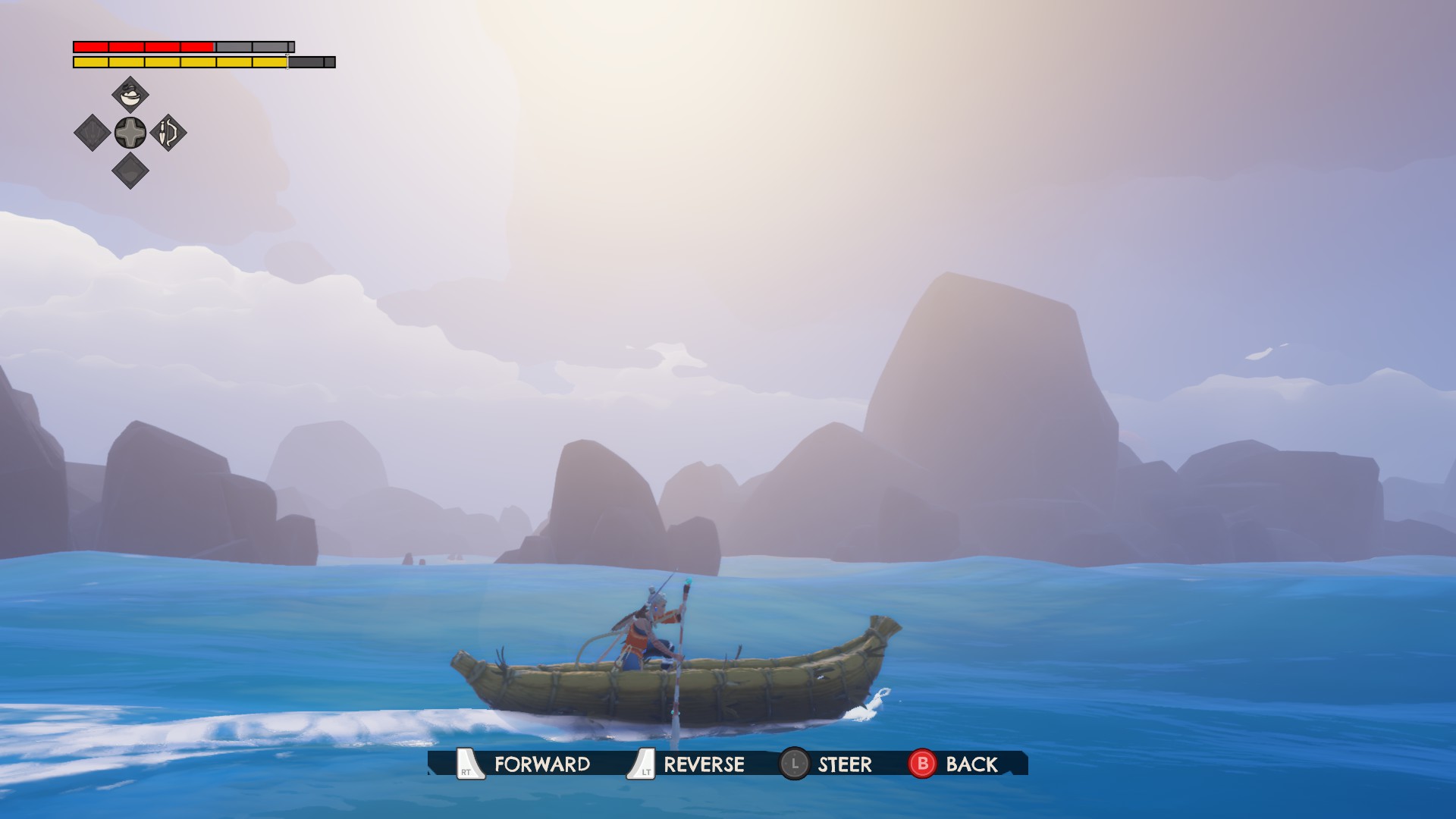
Task: Select the FORWARD prompt label
Action: tap(541, 764)
